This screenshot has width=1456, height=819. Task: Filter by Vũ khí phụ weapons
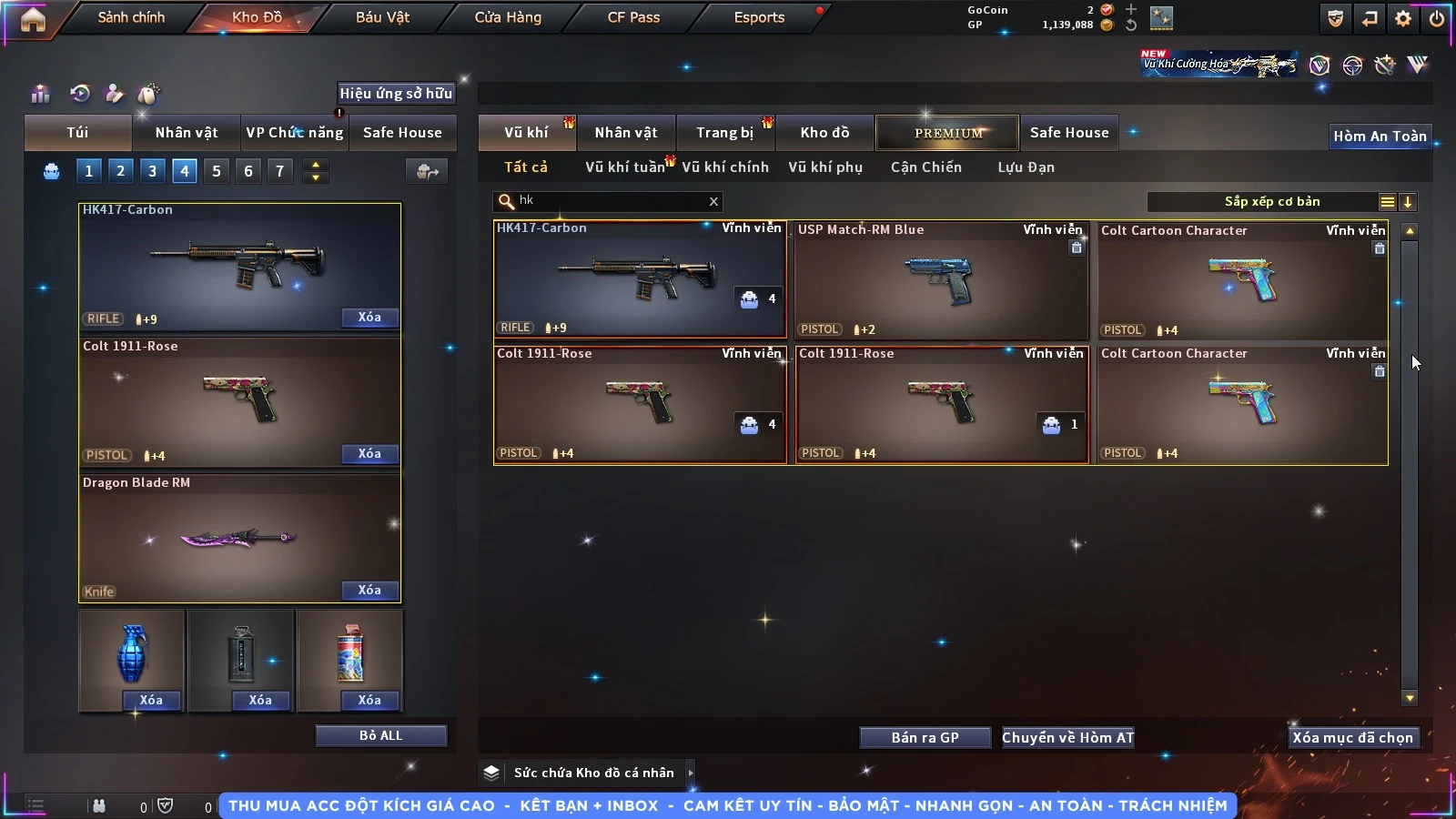tap(824, 167)
